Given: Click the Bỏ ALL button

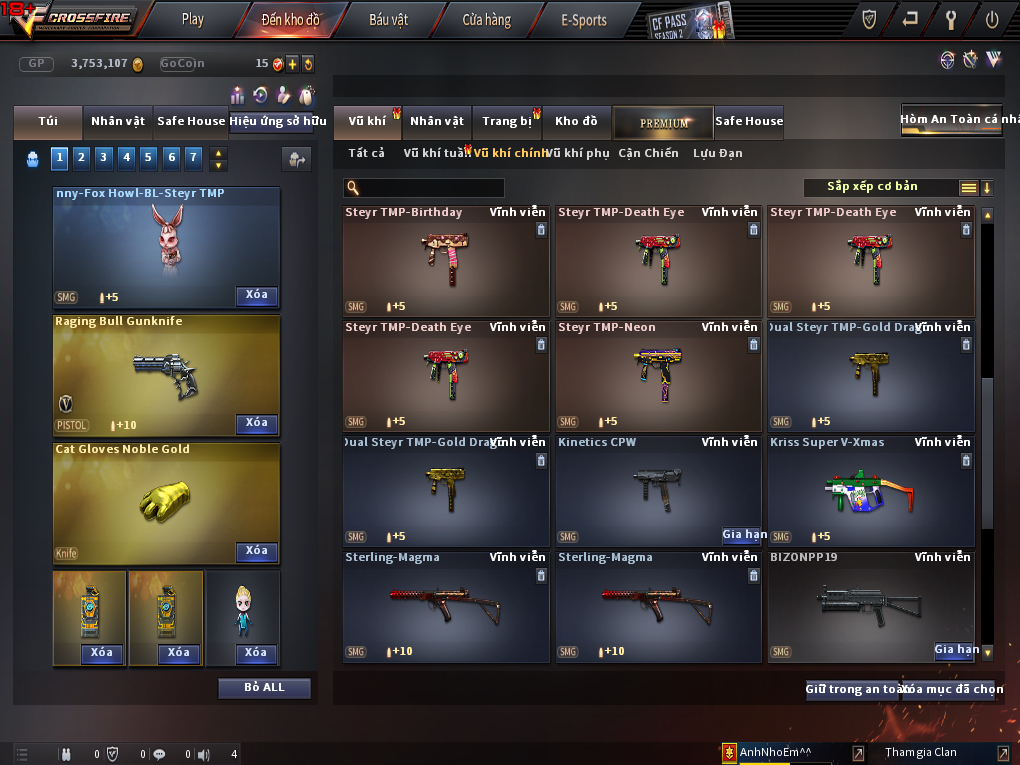Looking at the screenshot, I should [265, 688].
